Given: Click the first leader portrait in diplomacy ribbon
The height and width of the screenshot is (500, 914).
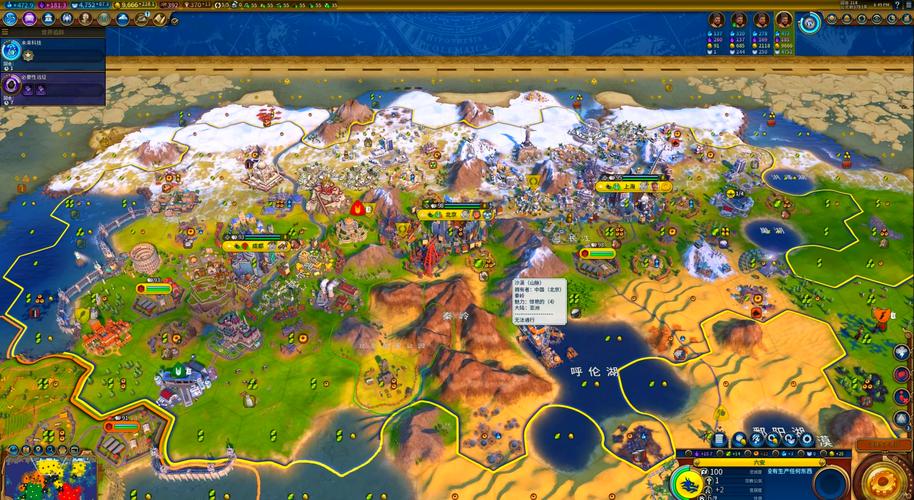Looking at the screenshot, I should [x=716, y=20].
